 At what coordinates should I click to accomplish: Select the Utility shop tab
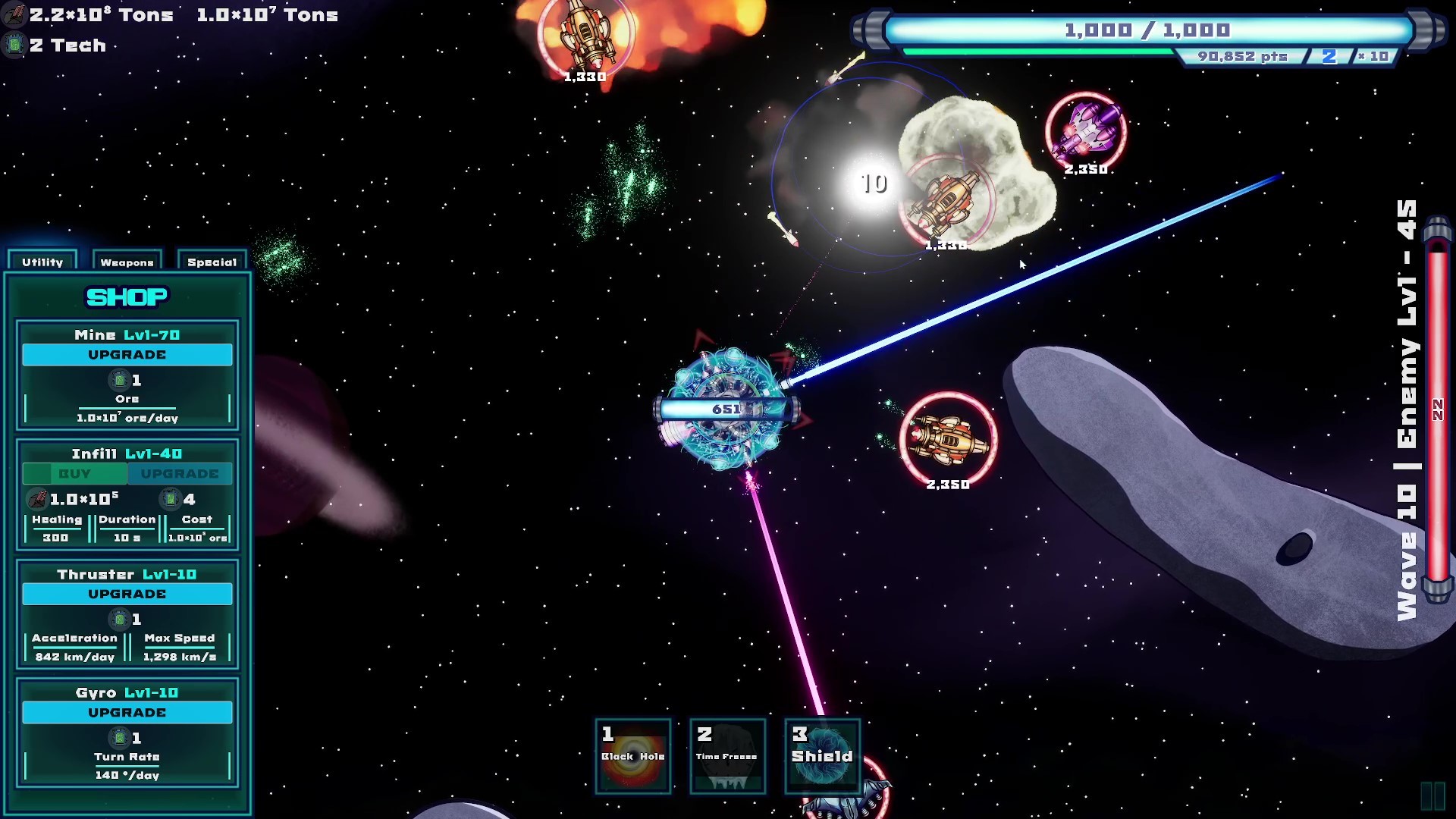coord(42,262)
